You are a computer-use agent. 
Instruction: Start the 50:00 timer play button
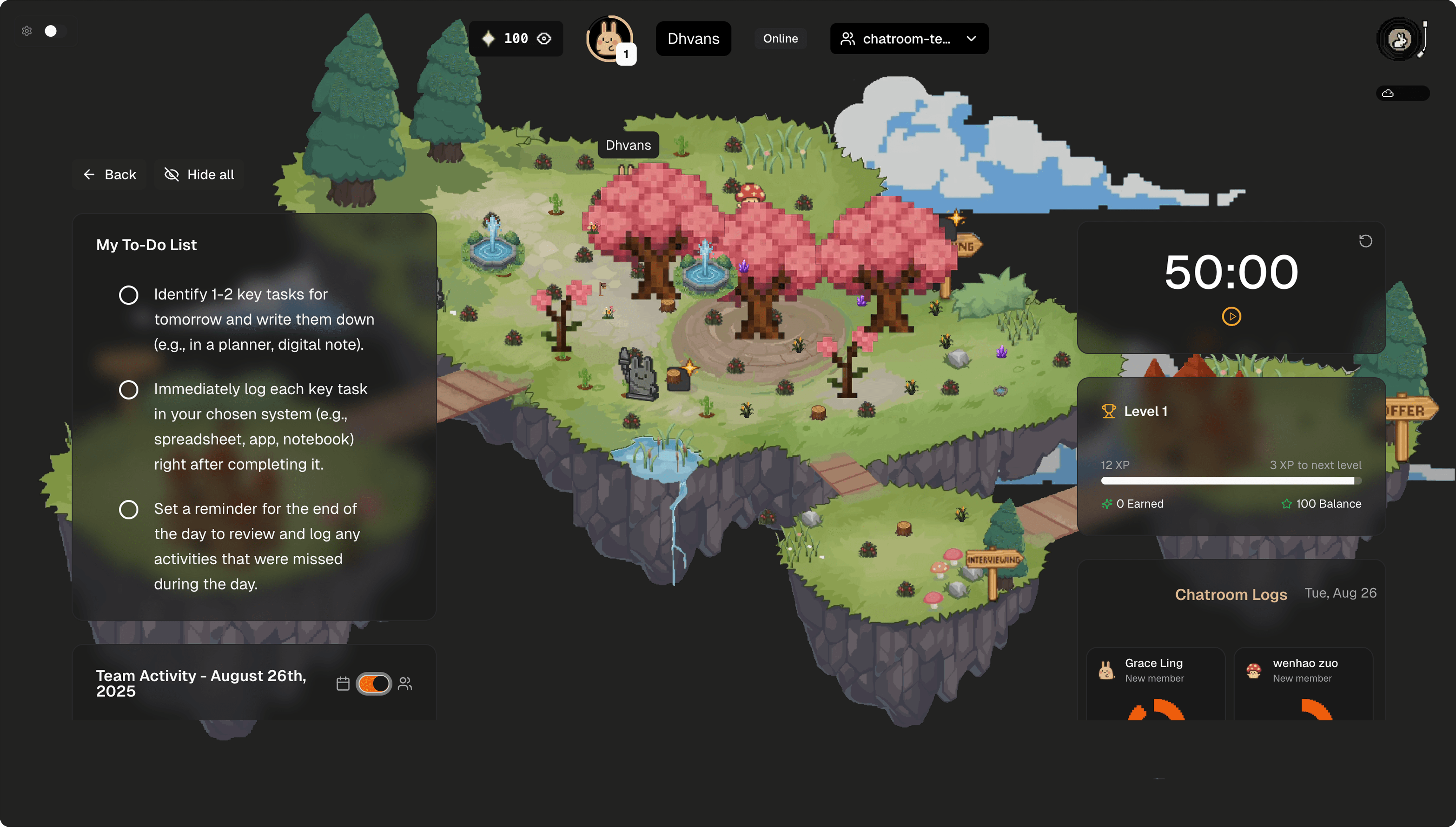[x=1231, y=316]
